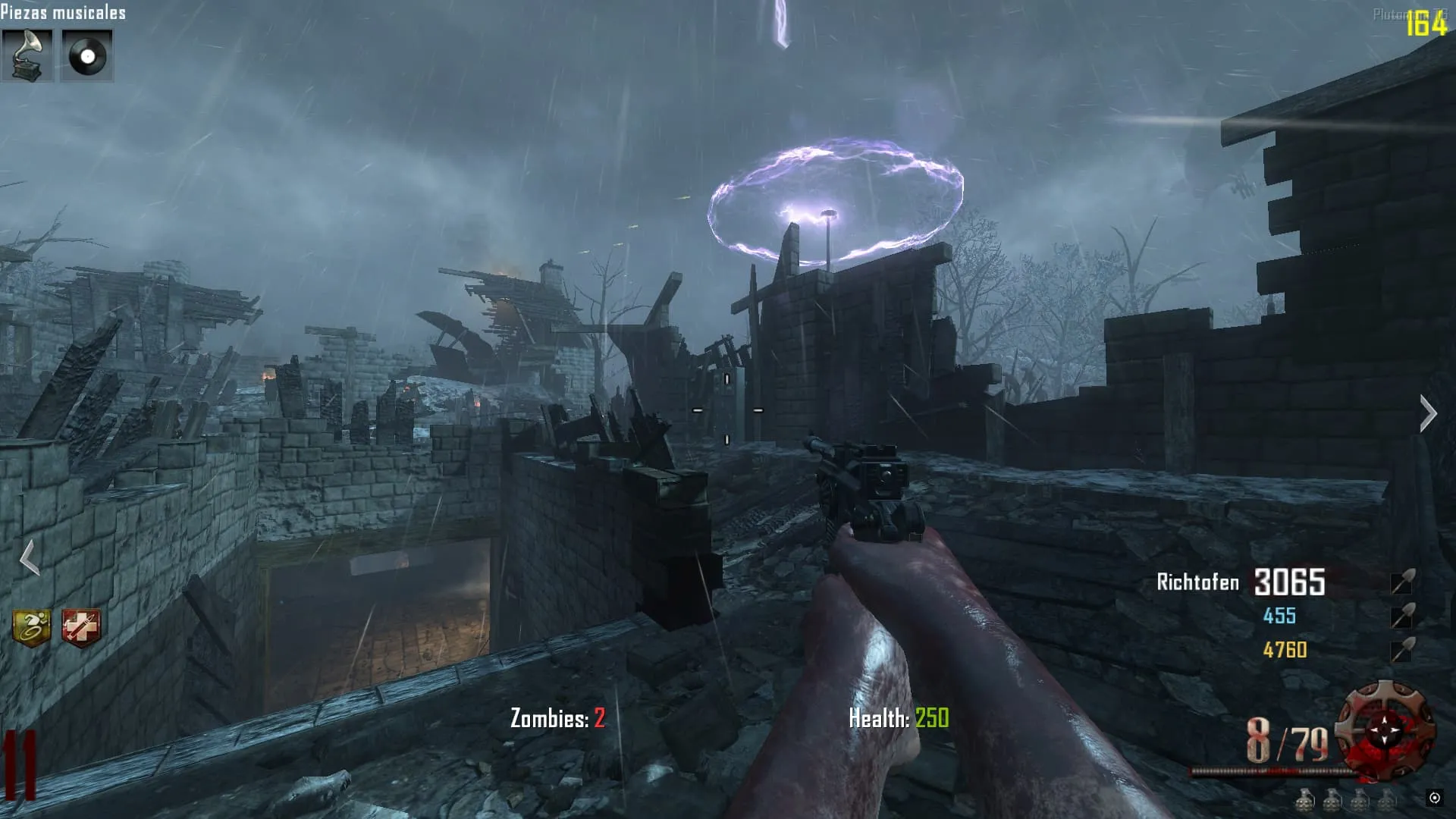This screenshot has height=819, width=1456.
Task: Click the gramophone music piece icon
Action: tap(27, 55)
